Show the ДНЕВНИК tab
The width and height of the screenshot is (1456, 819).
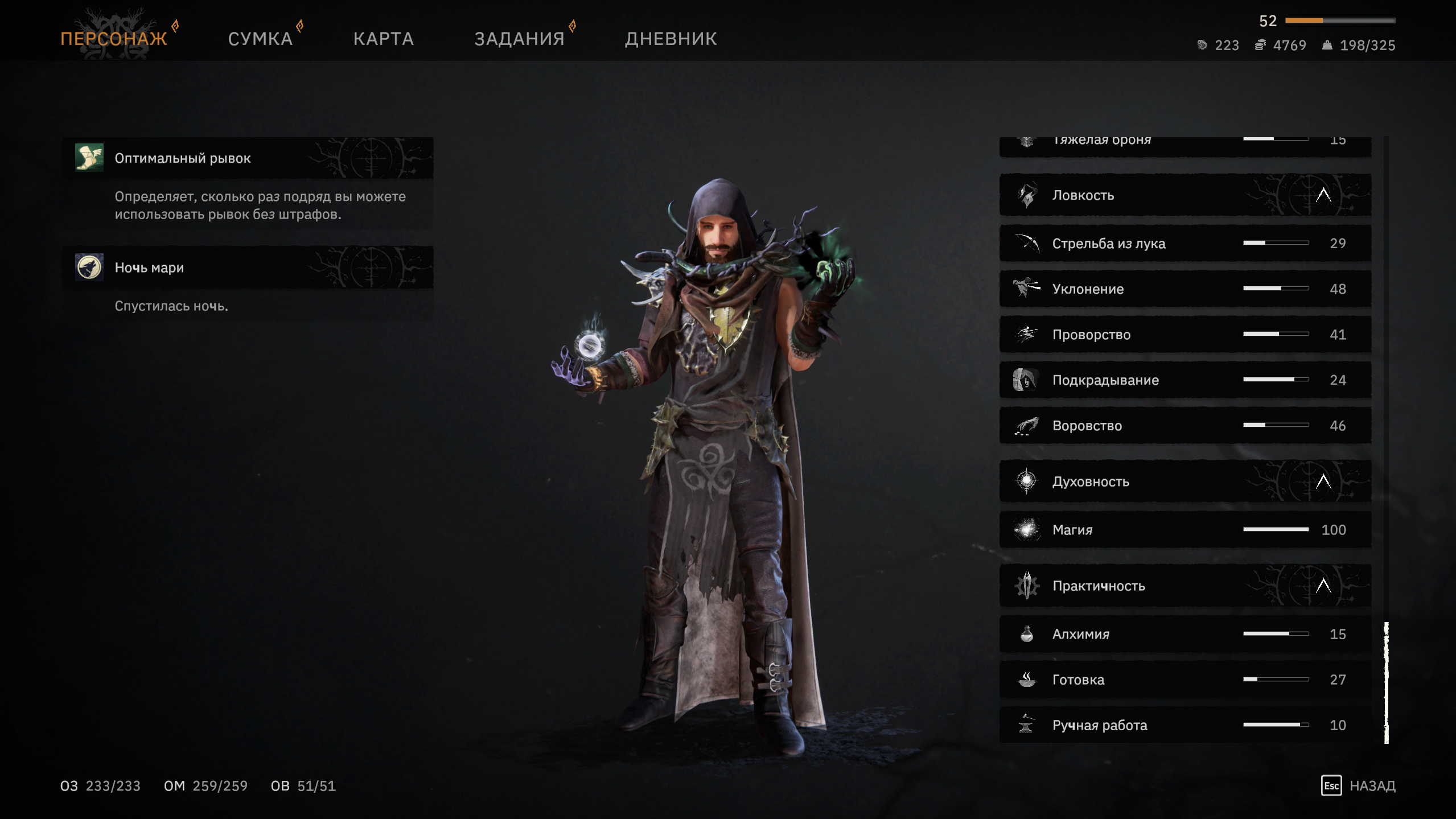click(671, 39)
